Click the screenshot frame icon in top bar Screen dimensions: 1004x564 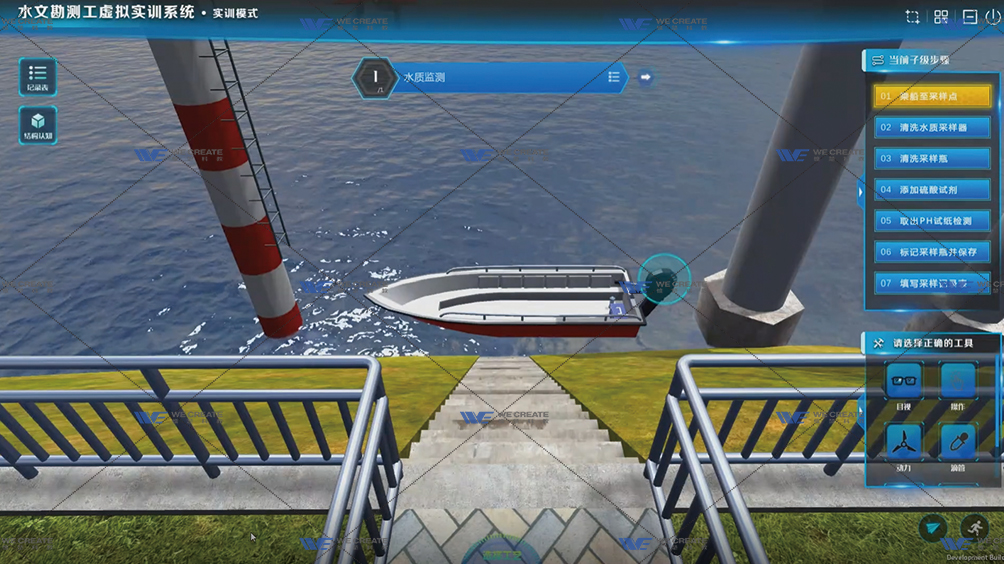[912, 17]
